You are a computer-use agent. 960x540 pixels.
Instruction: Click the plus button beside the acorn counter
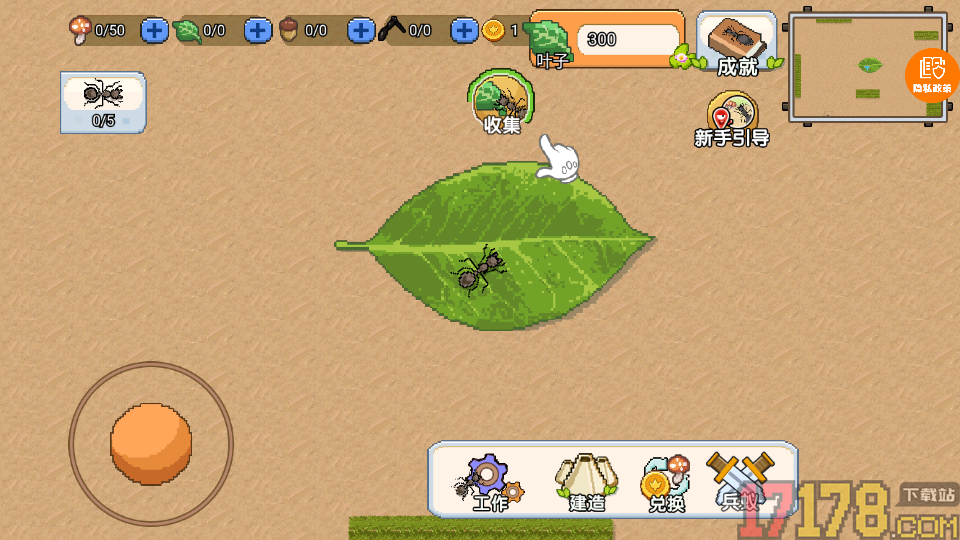click(361, 30)
